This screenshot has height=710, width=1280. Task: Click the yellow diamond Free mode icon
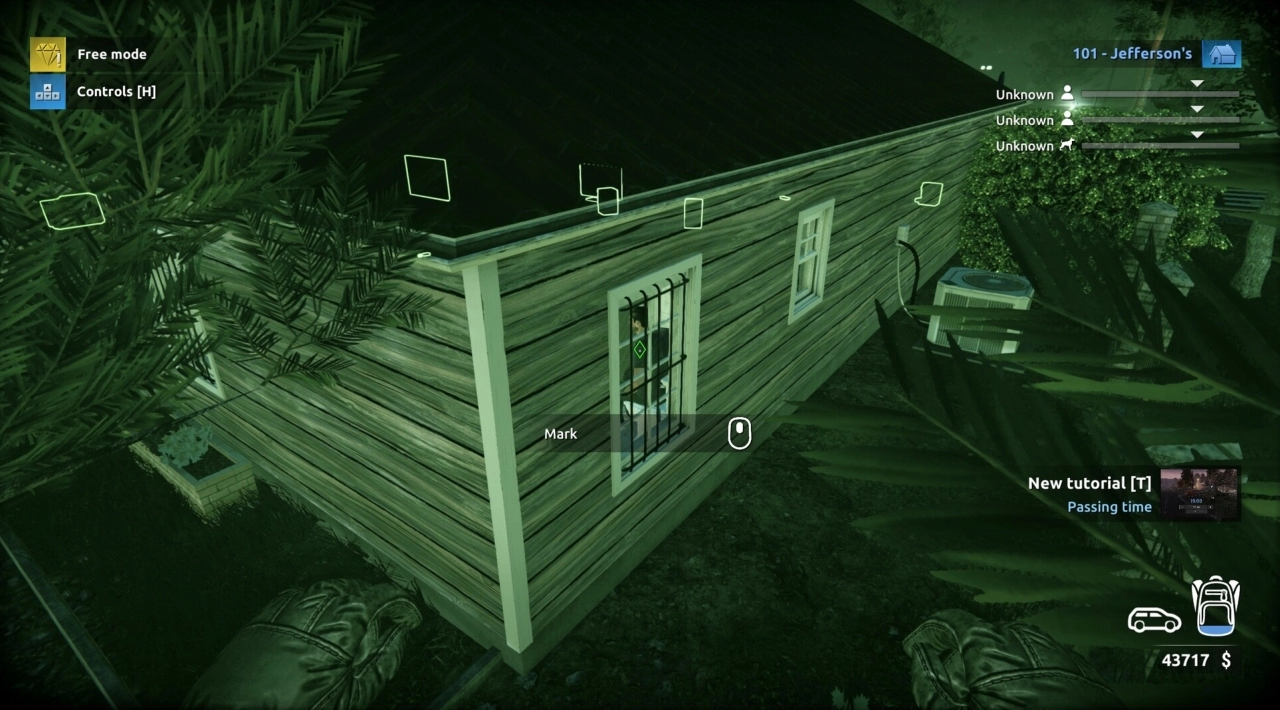(47, 54)
